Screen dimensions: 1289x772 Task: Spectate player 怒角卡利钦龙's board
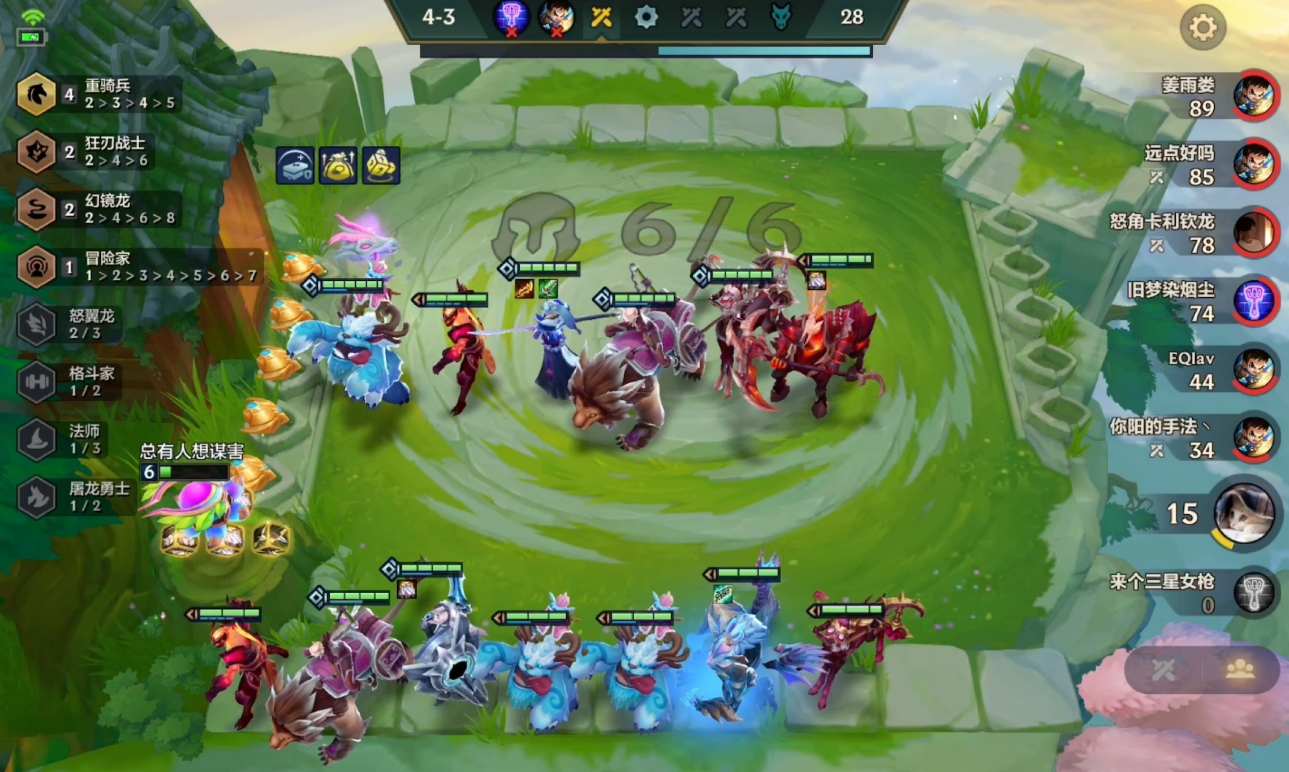[1254, 232]
